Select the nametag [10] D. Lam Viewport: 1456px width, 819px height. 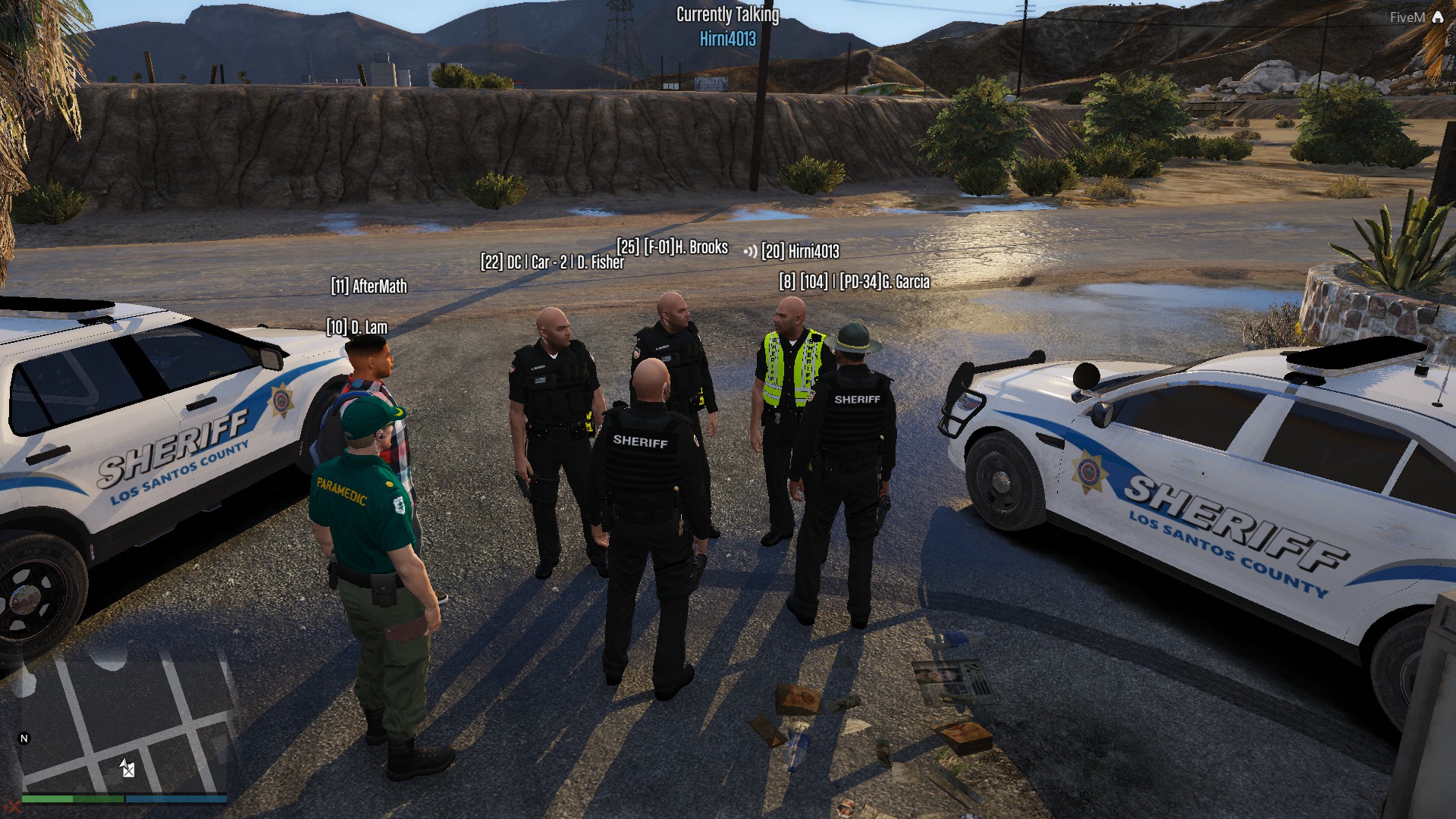[x=356, y=328]
